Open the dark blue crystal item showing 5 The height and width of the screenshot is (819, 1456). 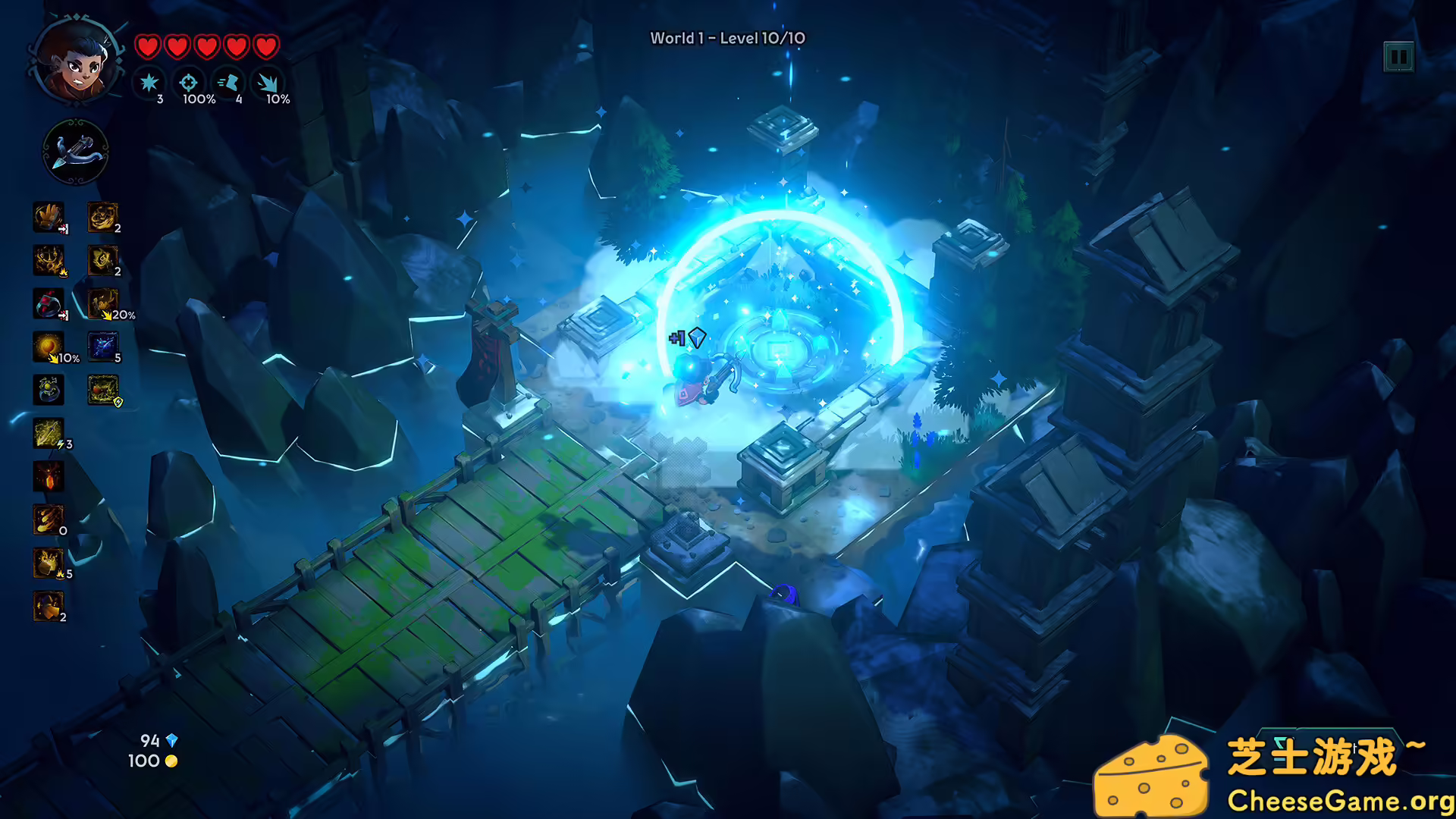tap(104, 347)
